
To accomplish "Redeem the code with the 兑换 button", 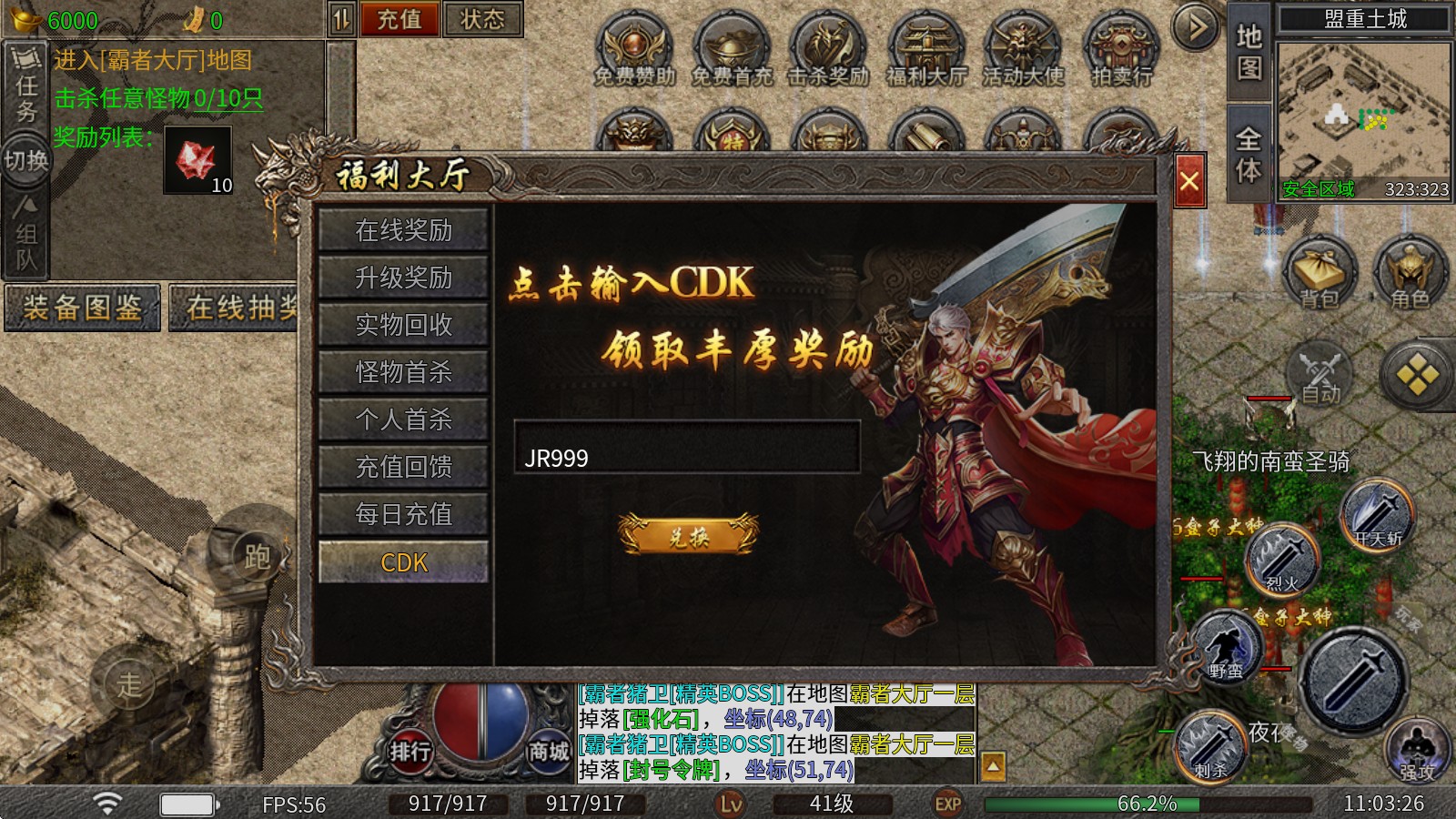I will 688,536.
